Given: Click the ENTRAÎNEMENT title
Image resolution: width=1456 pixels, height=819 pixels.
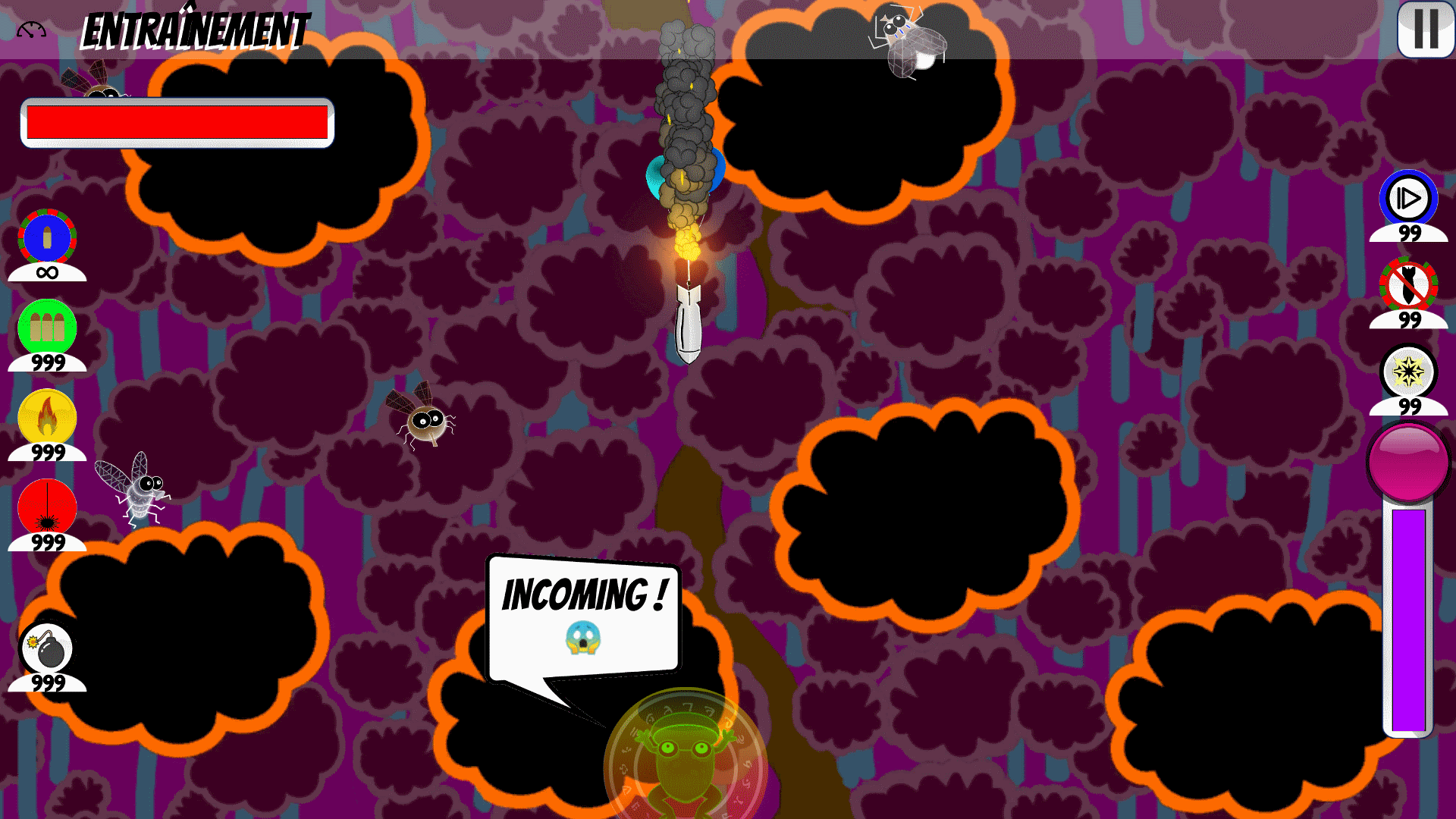Looking at the screenshot, I should click(193, 30).
